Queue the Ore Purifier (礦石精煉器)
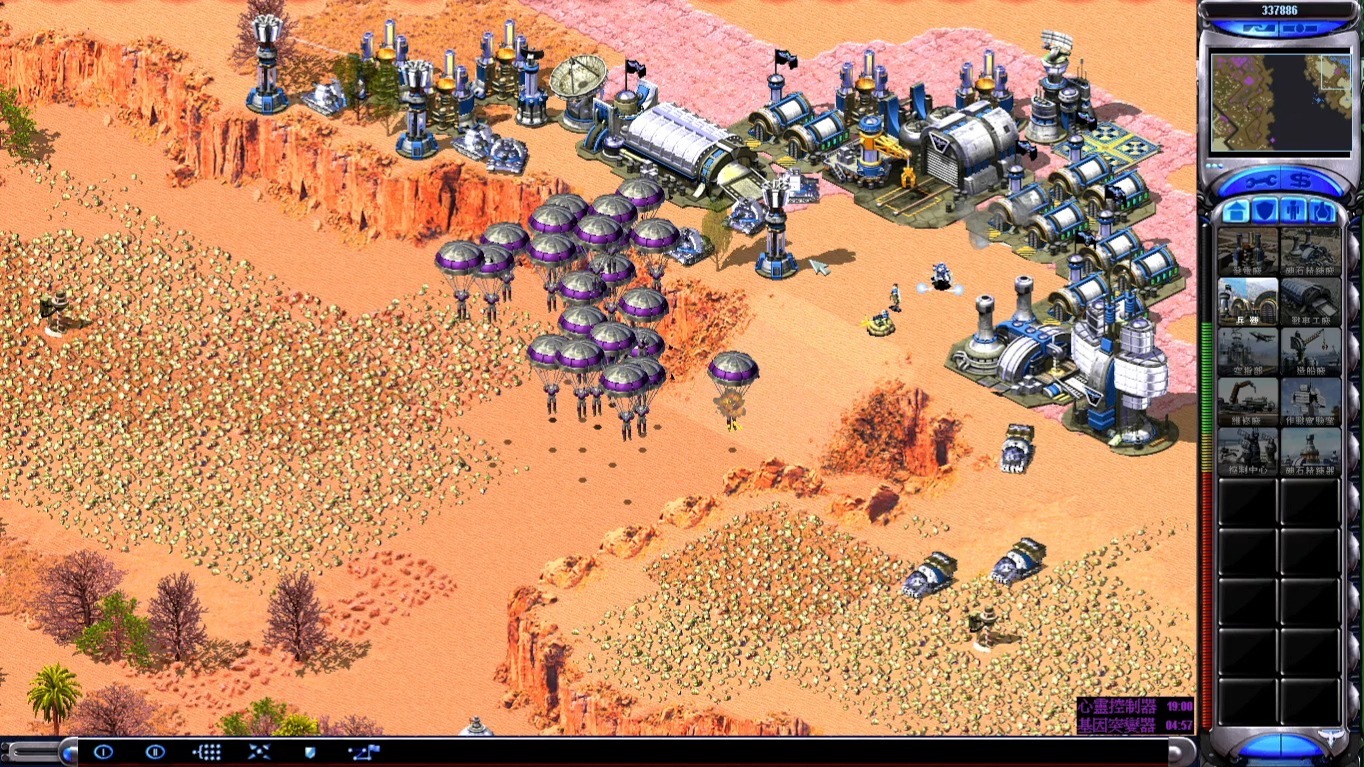 tap(1310, 451)
